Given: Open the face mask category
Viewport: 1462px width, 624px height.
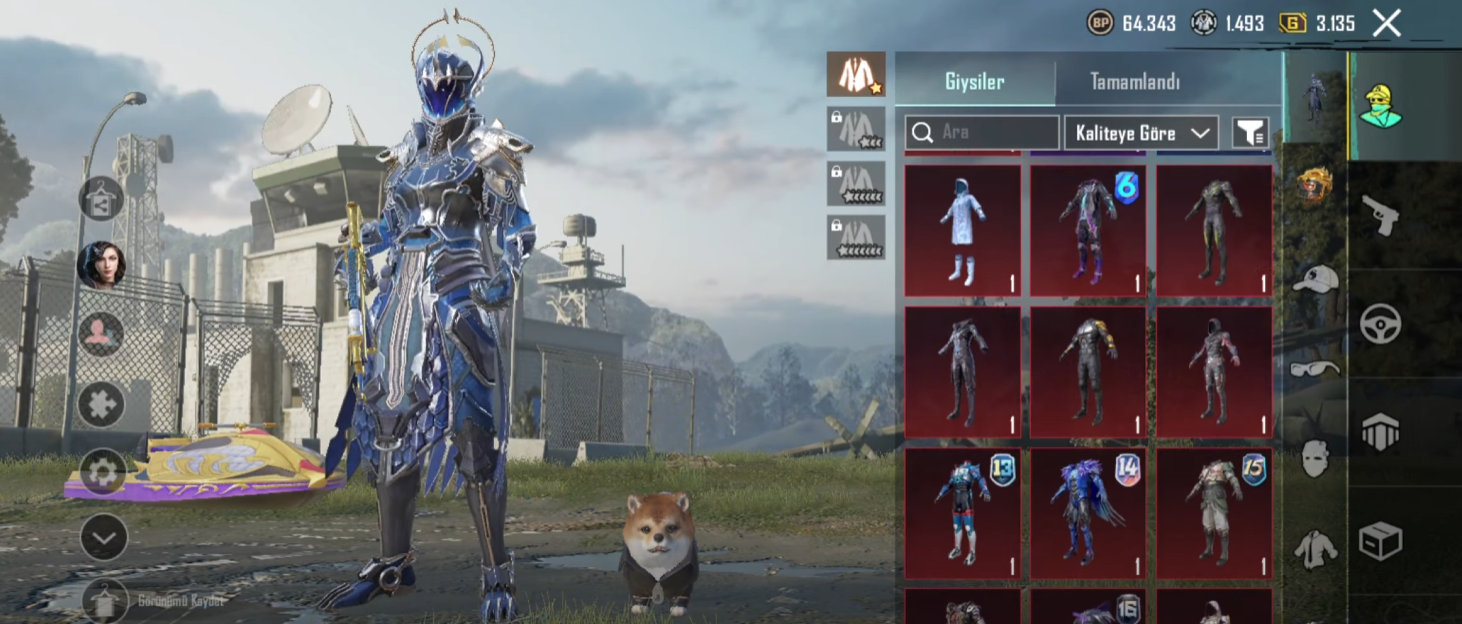Looking at the screenshot, I should pyautogui.click(x=1315, y=459).
